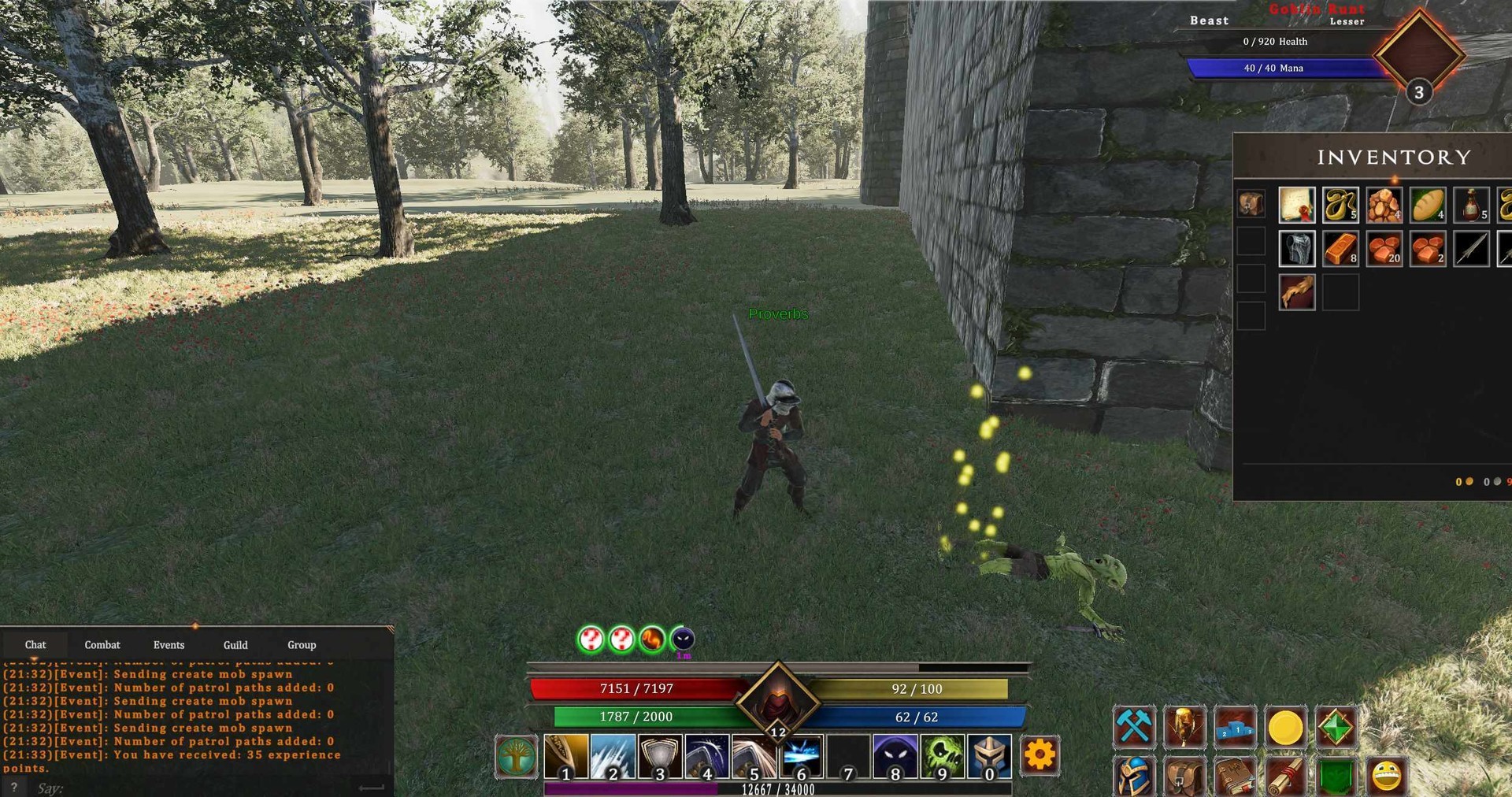Select the Guild chat tab
1512x797 pixels.
coord(235,644)
